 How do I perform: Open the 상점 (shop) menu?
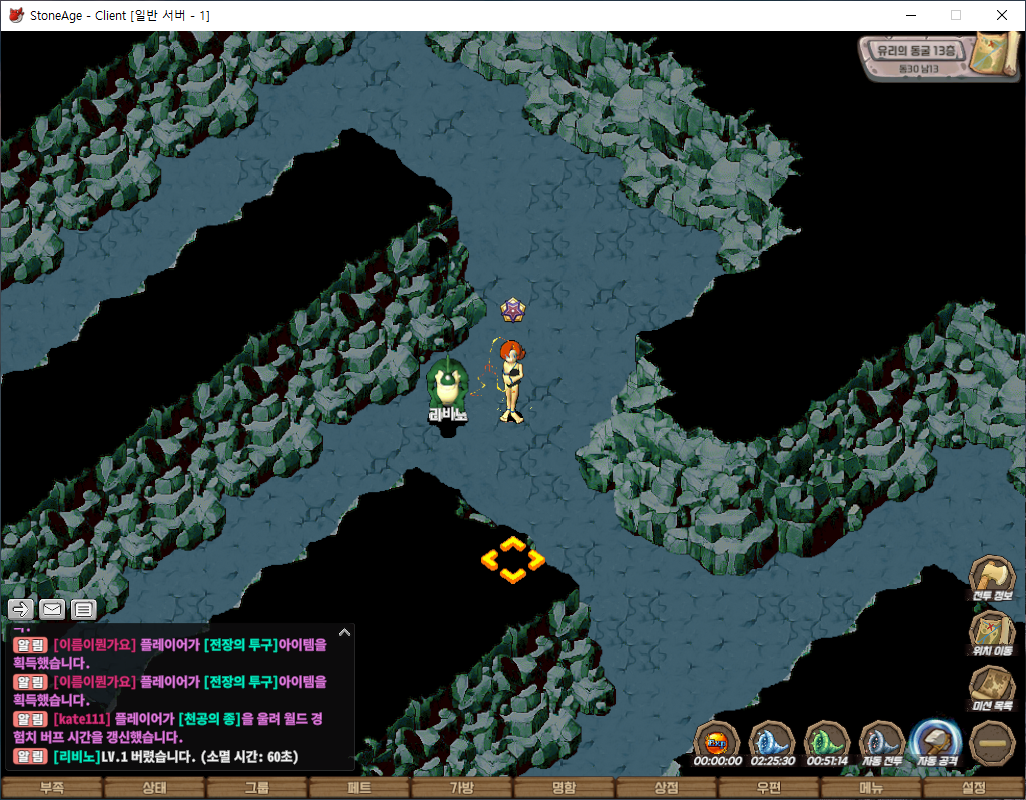666,788
